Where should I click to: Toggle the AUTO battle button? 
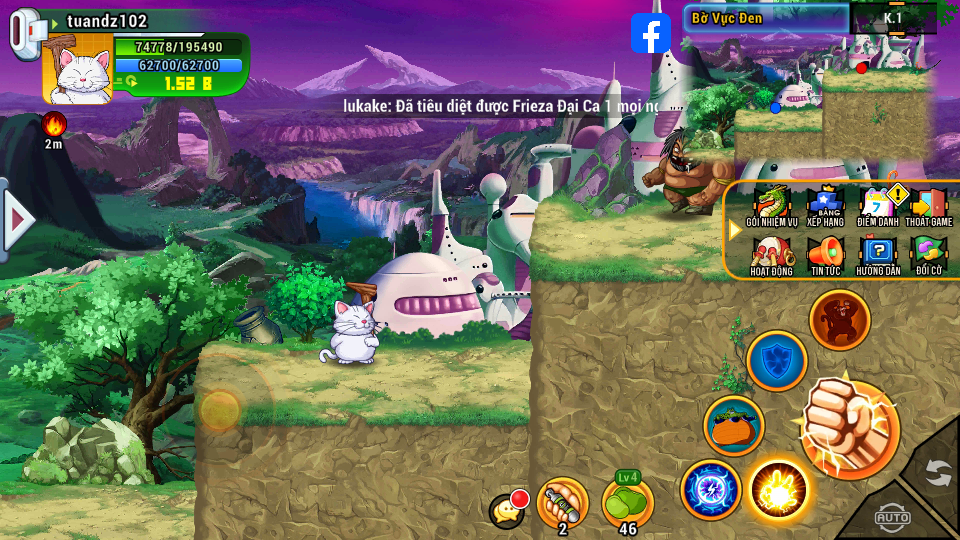(x=892, y=517)
